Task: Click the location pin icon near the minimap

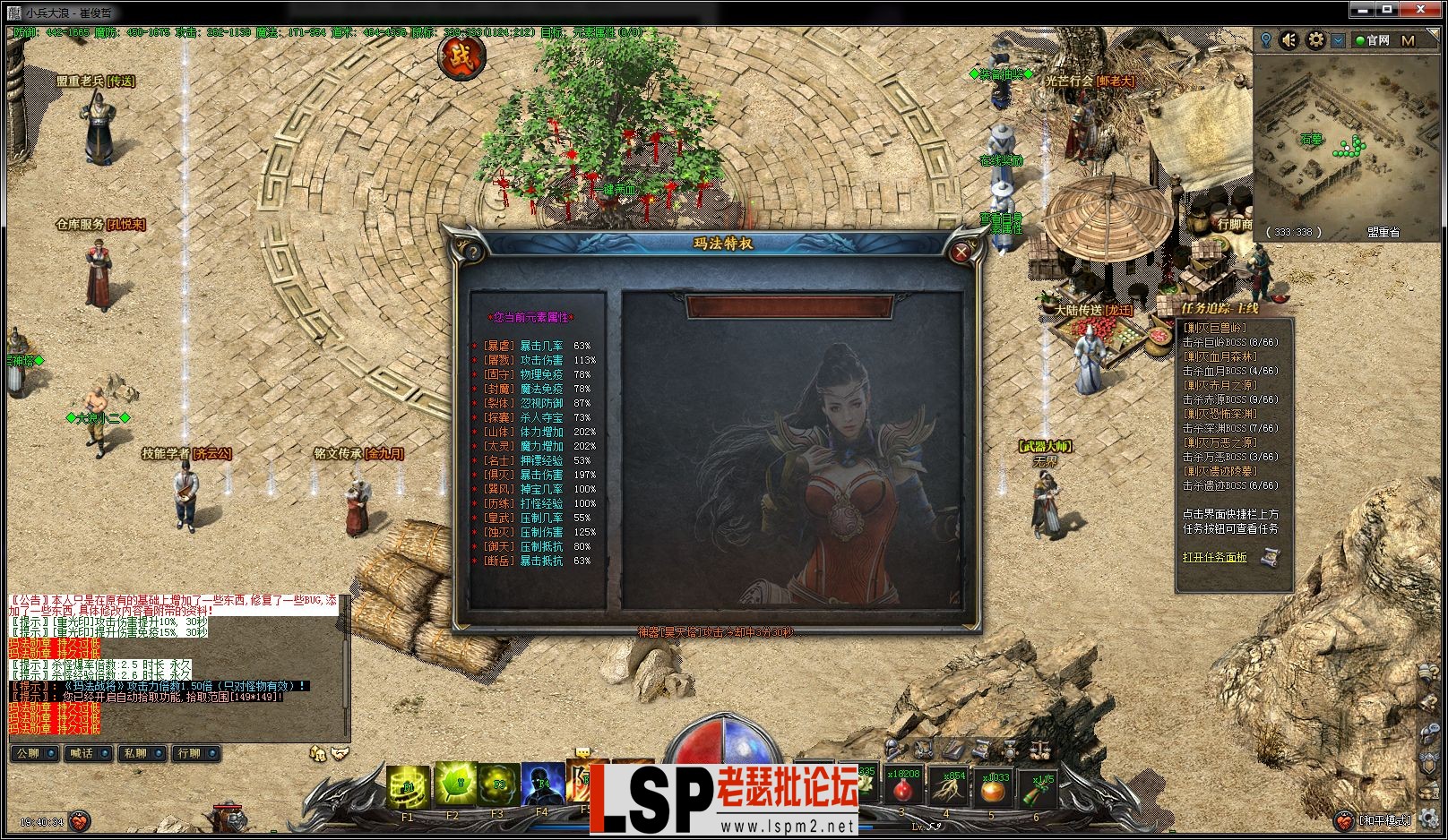Action: tap(1266, 40)
